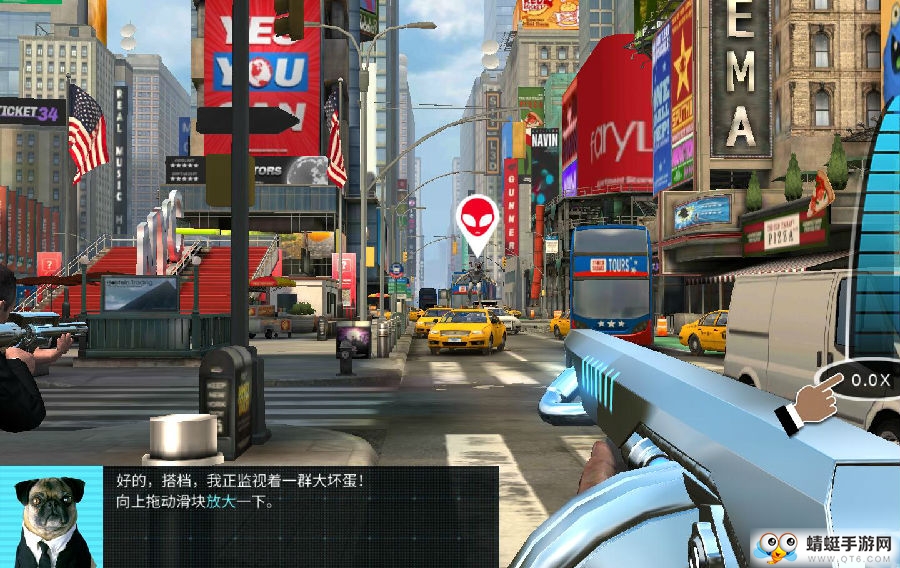The image size is (900, 568).
Task: Select the red alien target marker
Action: tap(477, 221)
